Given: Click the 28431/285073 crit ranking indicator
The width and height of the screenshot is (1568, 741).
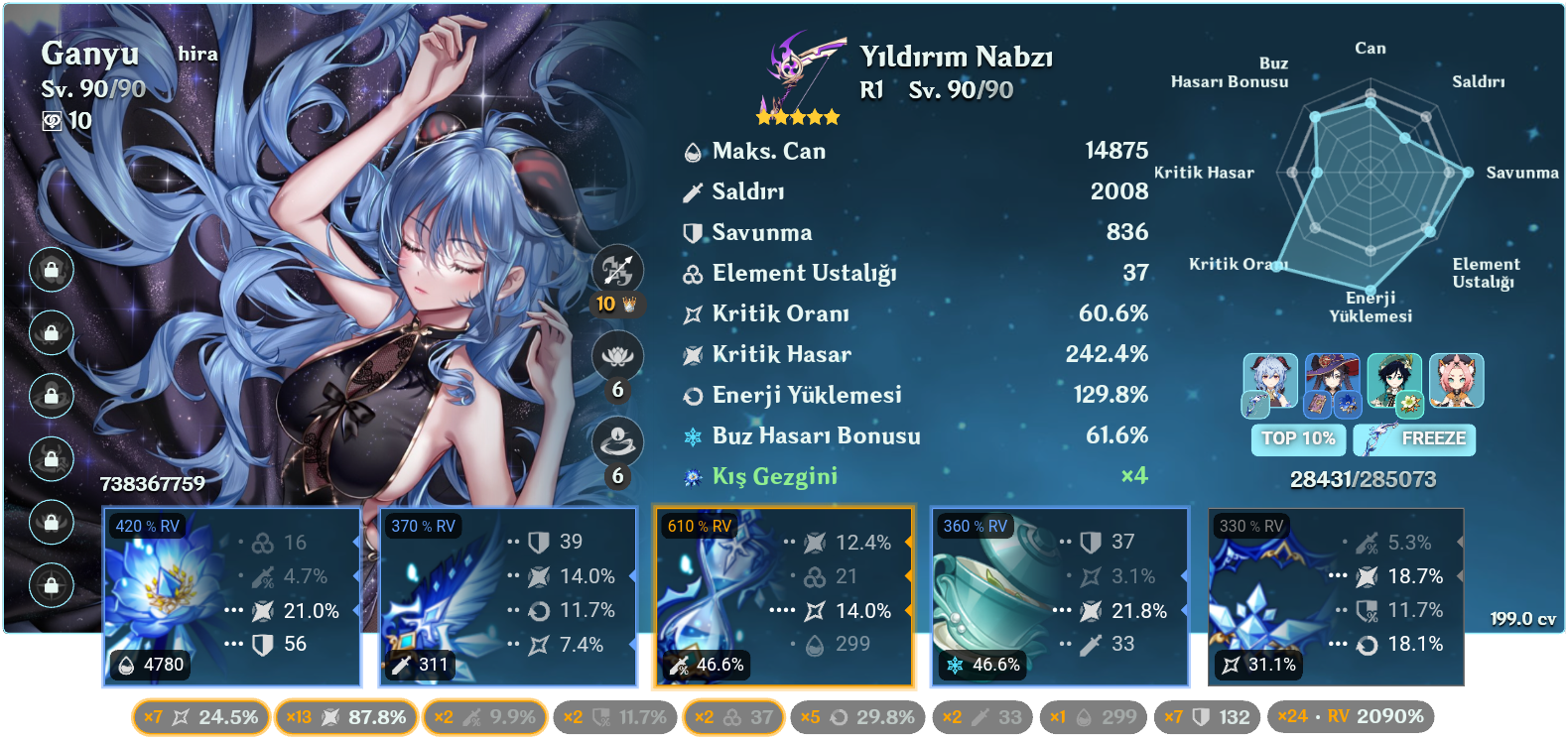Looking at the screenshot, I should (1362, 481).
